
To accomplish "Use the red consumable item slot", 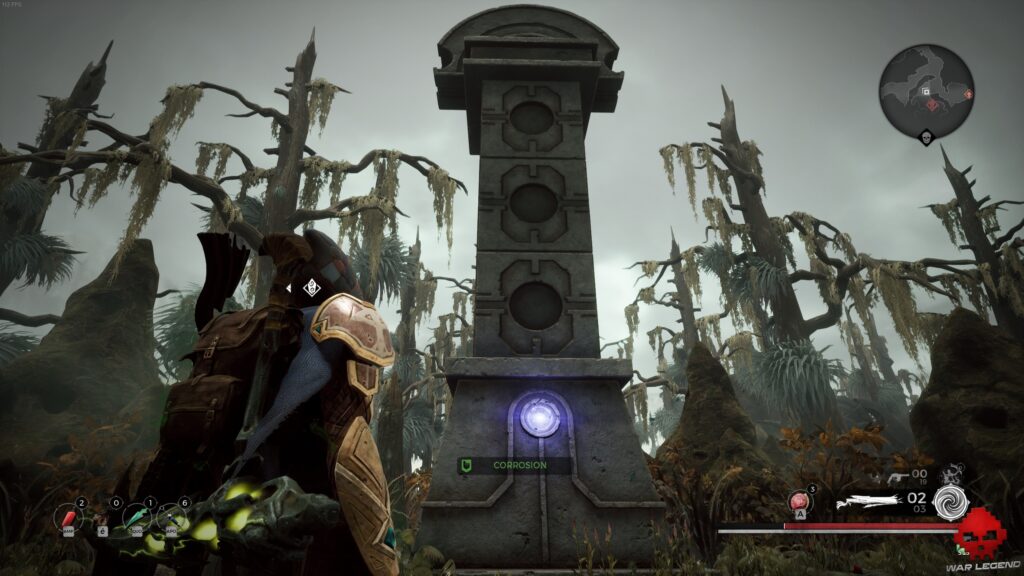I will [x=70, y=517].
